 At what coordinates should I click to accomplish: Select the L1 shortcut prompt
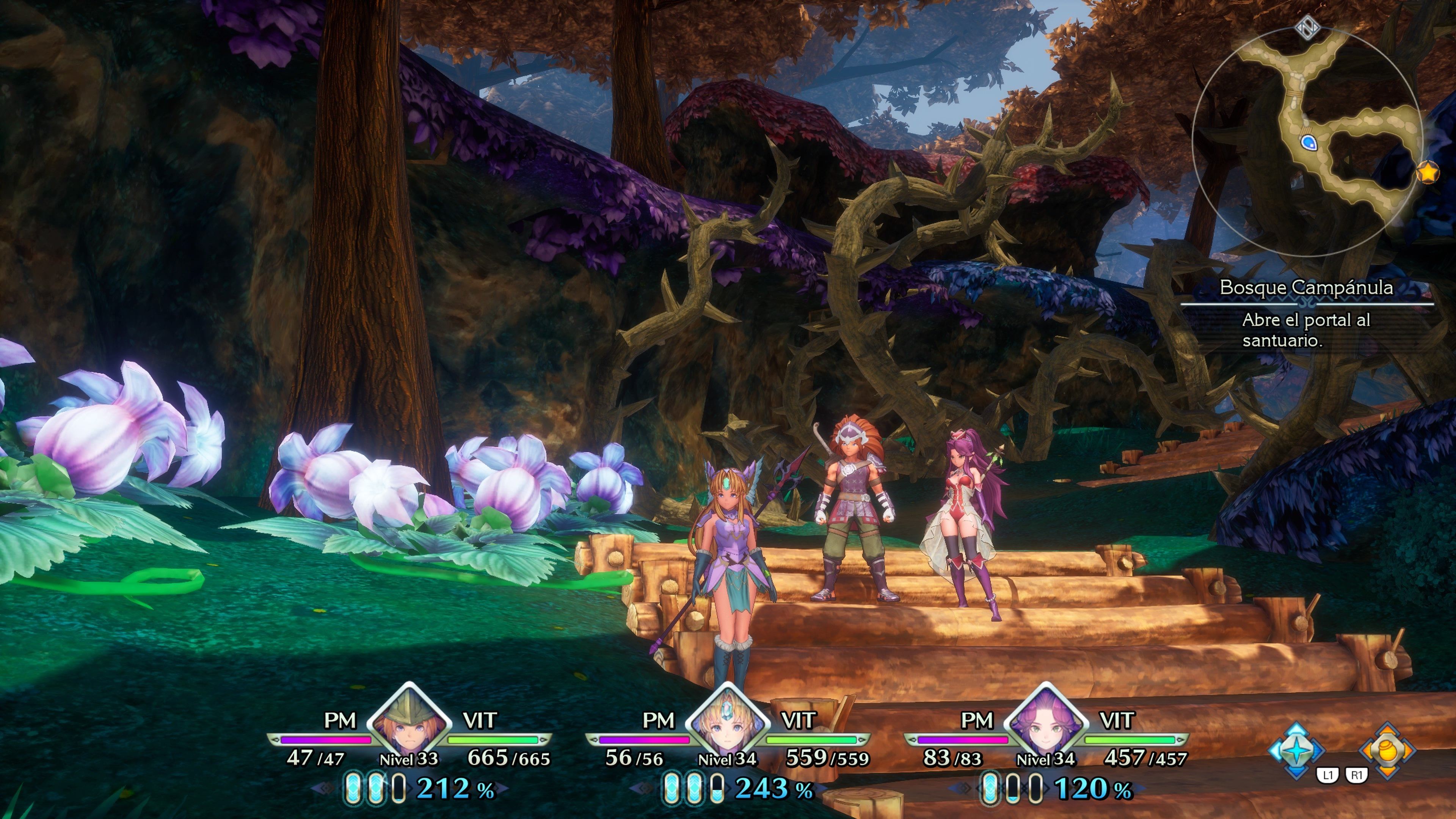[1328, 775]
